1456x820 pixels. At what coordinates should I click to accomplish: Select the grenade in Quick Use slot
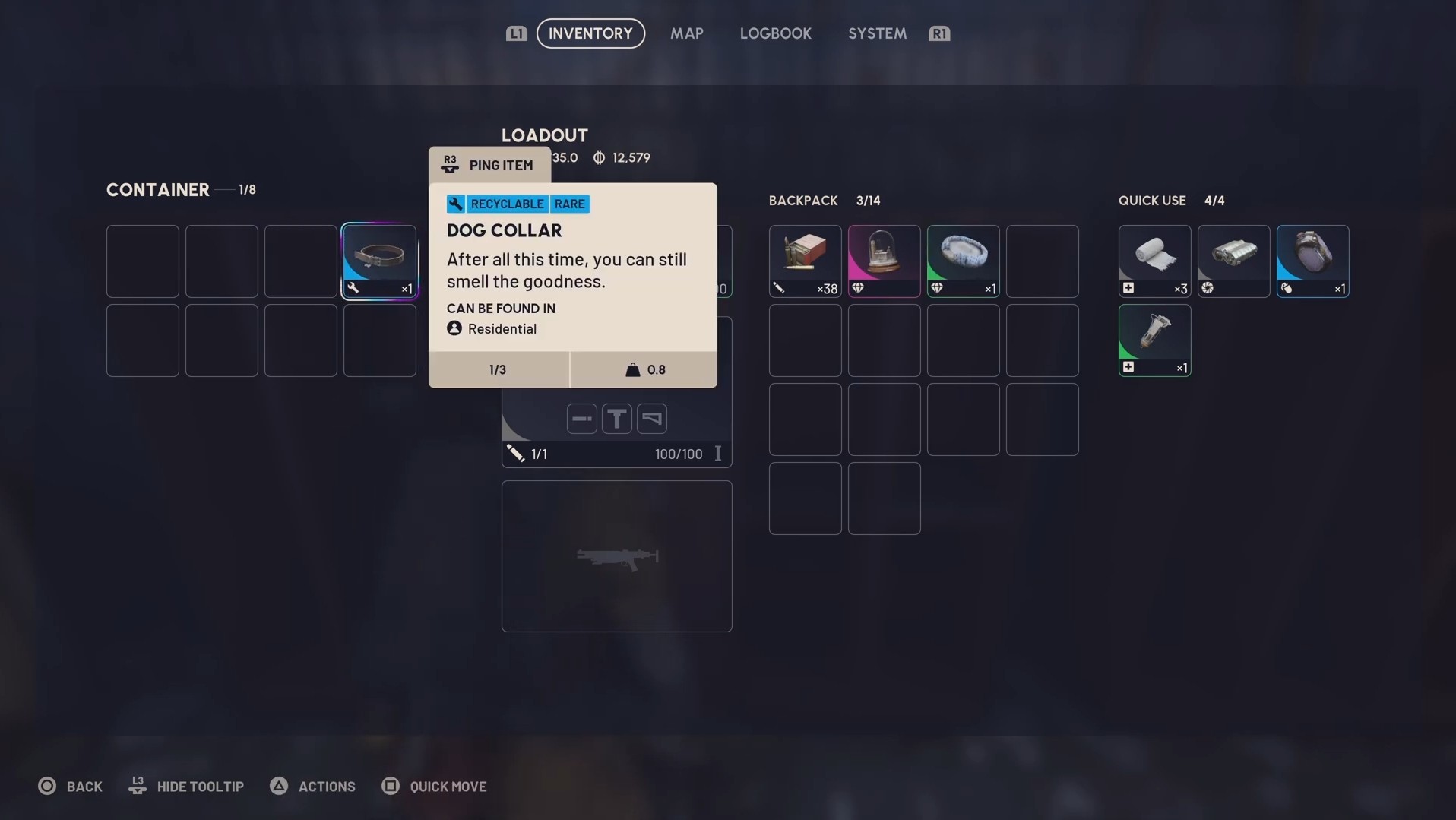pos(1312,261)
